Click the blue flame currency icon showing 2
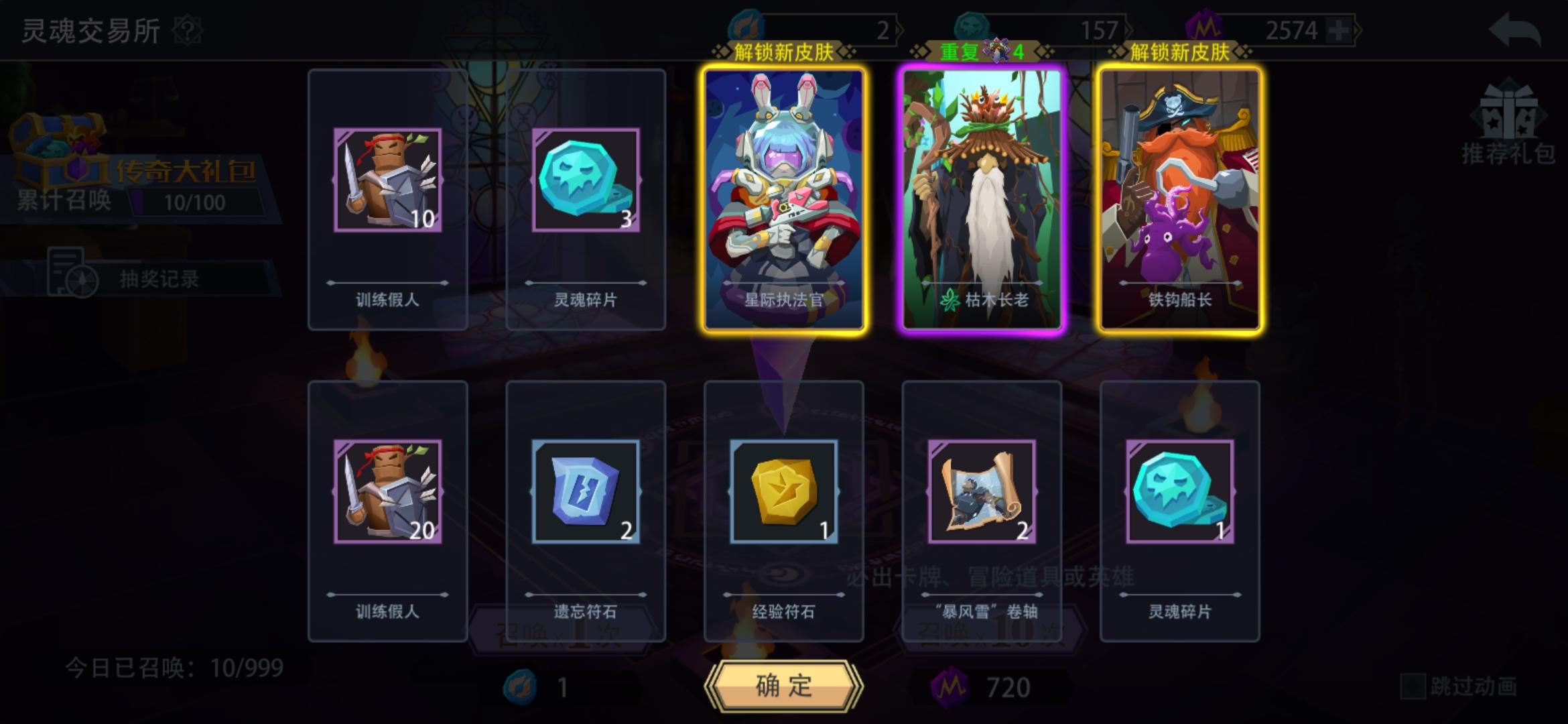The image size is (1568, 724). (747, 23)
